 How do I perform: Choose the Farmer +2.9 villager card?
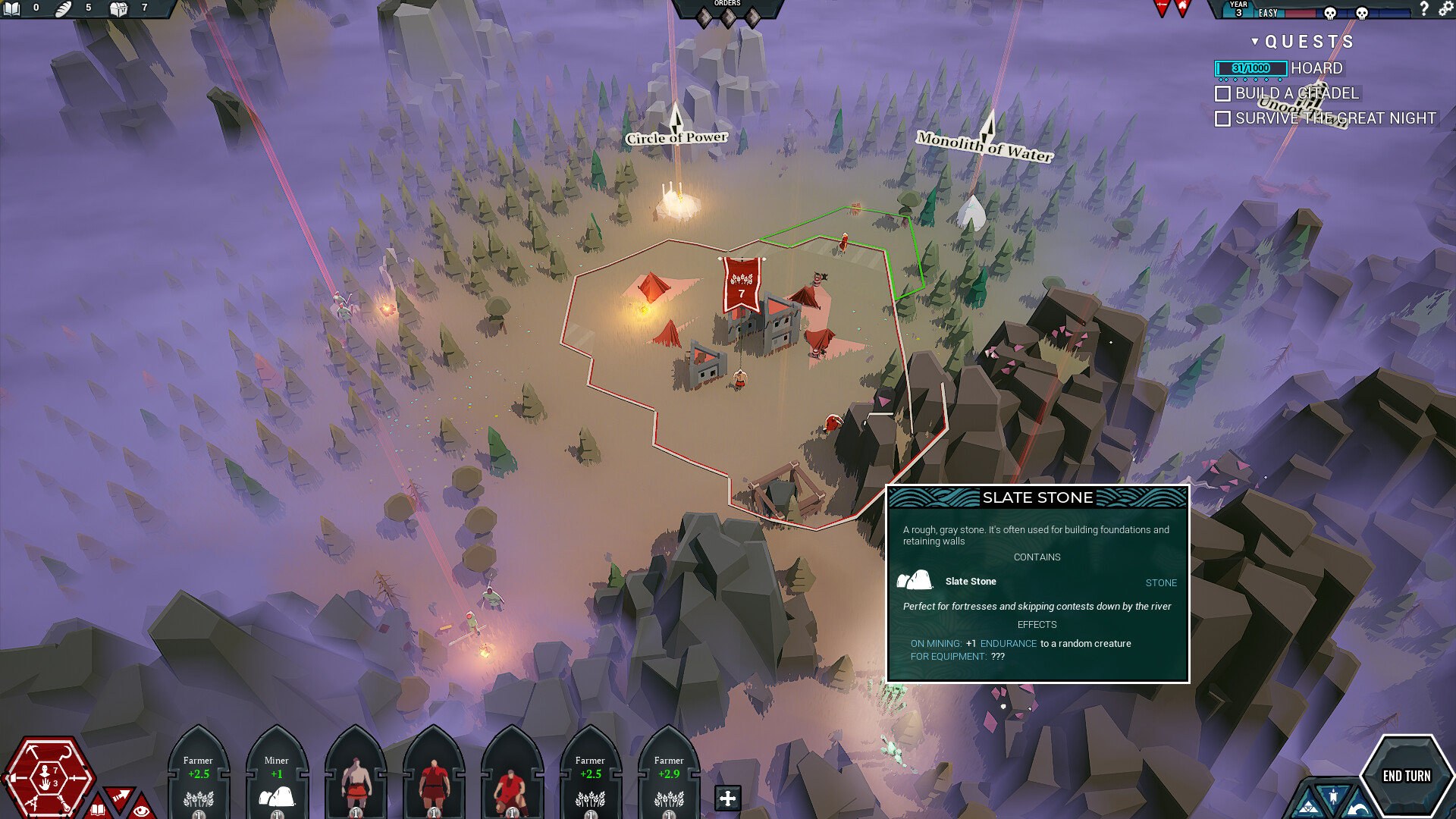[x=669, y=777]
